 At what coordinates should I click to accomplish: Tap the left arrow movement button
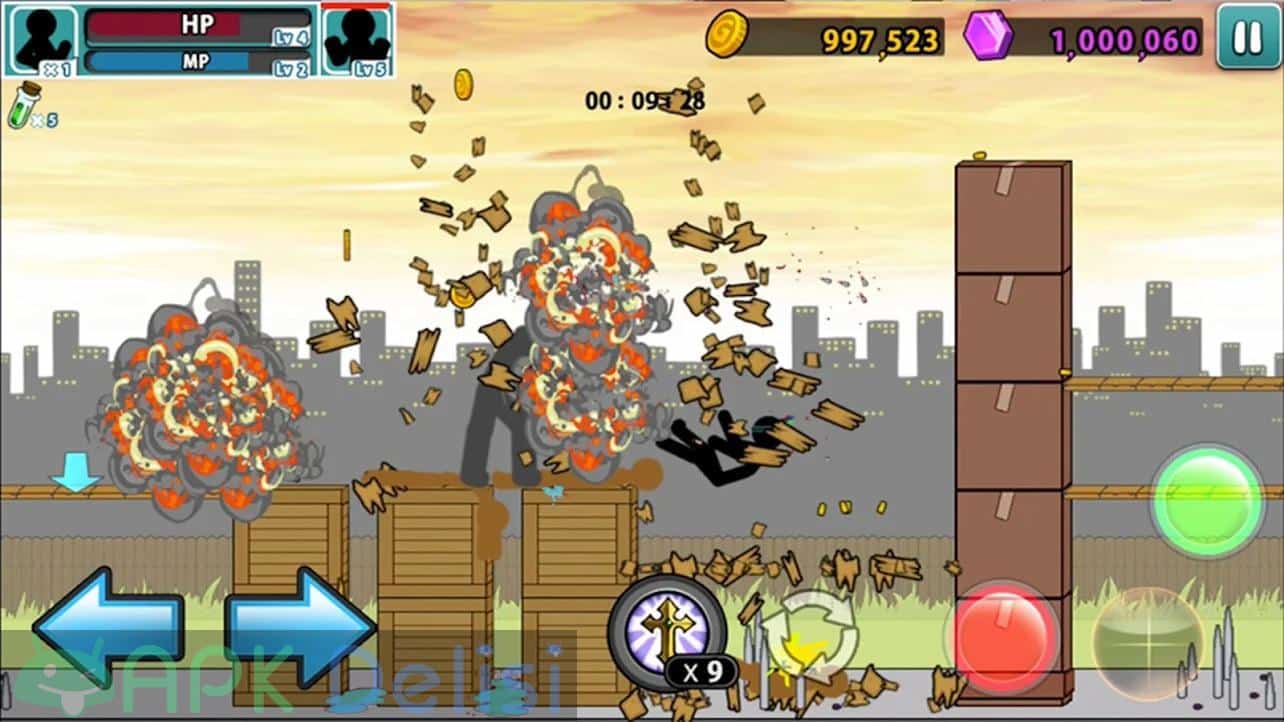pos(108,626)
